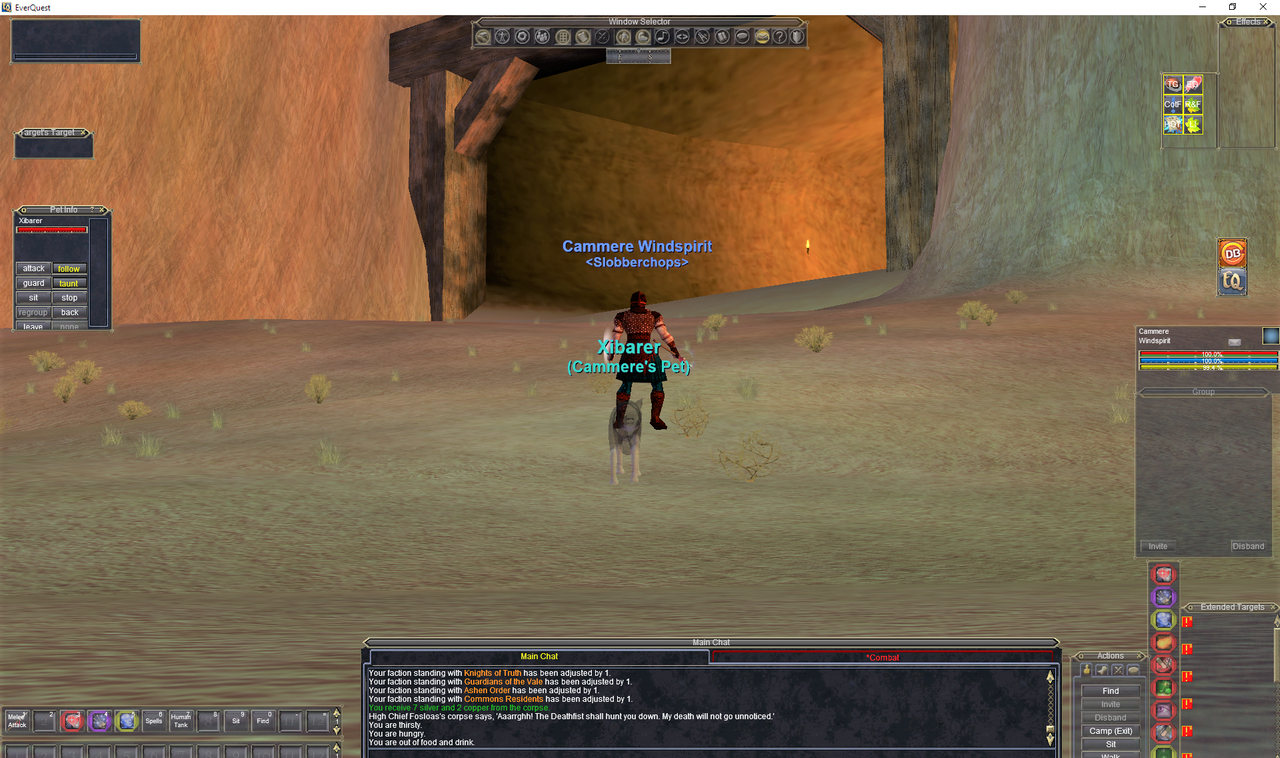Cast the fire spell gem
This screenshot has height=758, width=1280.
pos(1164,643)
